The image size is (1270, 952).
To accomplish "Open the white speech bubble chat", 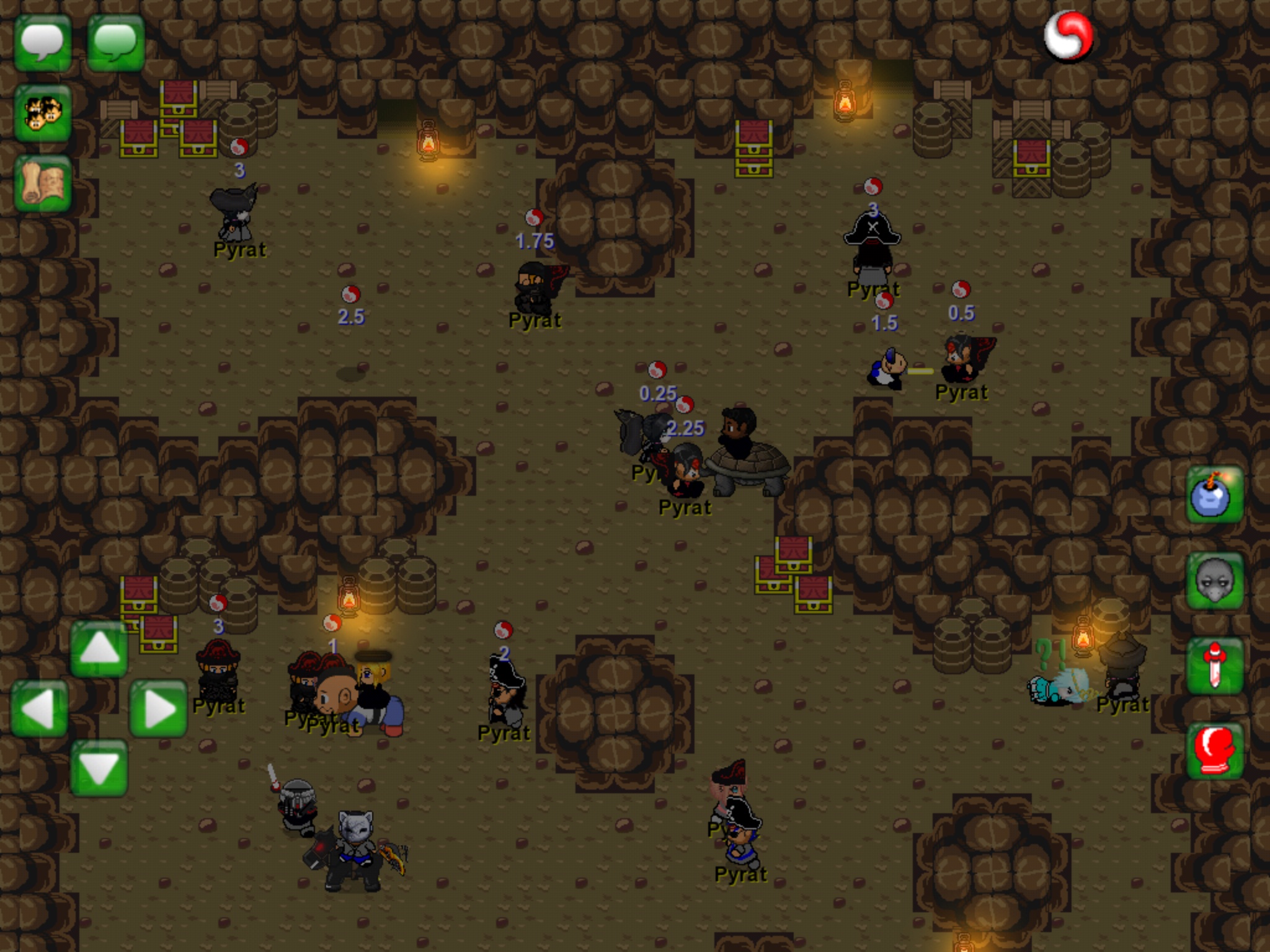I will (42, 43).
